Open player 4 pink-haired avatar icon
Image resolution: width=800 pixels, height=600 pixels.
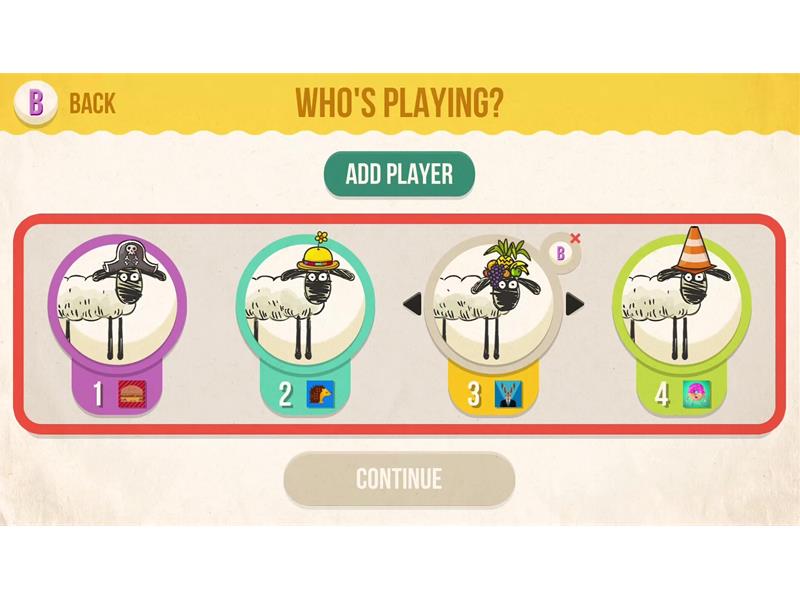click(695, 393)
